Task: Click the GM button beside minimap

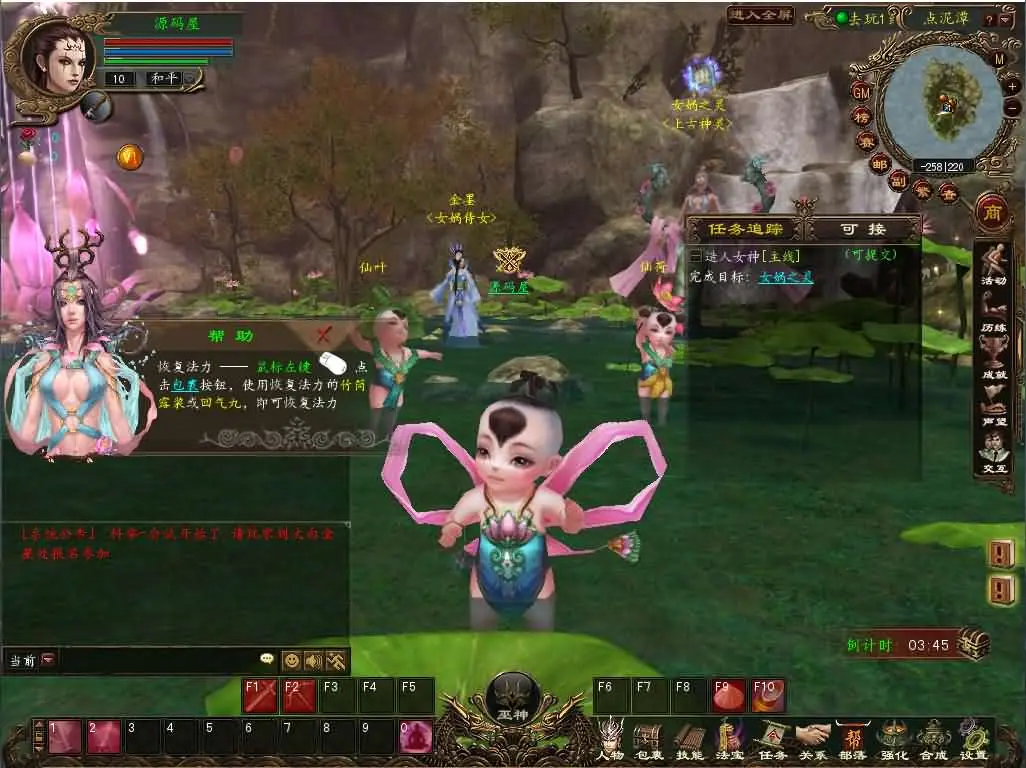Action: click(861, 91)
